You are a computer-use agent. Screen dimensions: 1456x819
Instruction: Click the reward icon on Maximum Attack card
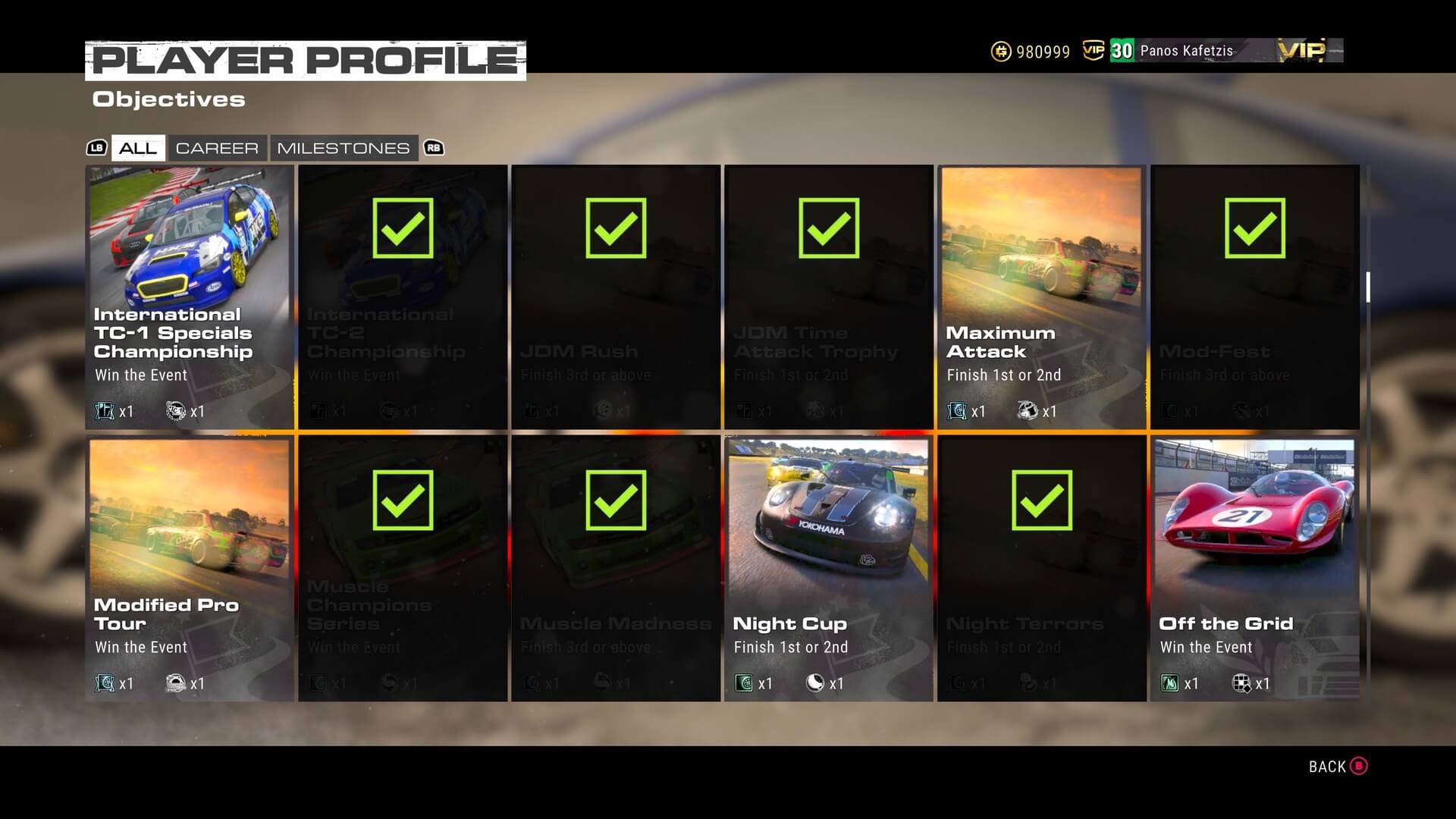click(957, 411)
